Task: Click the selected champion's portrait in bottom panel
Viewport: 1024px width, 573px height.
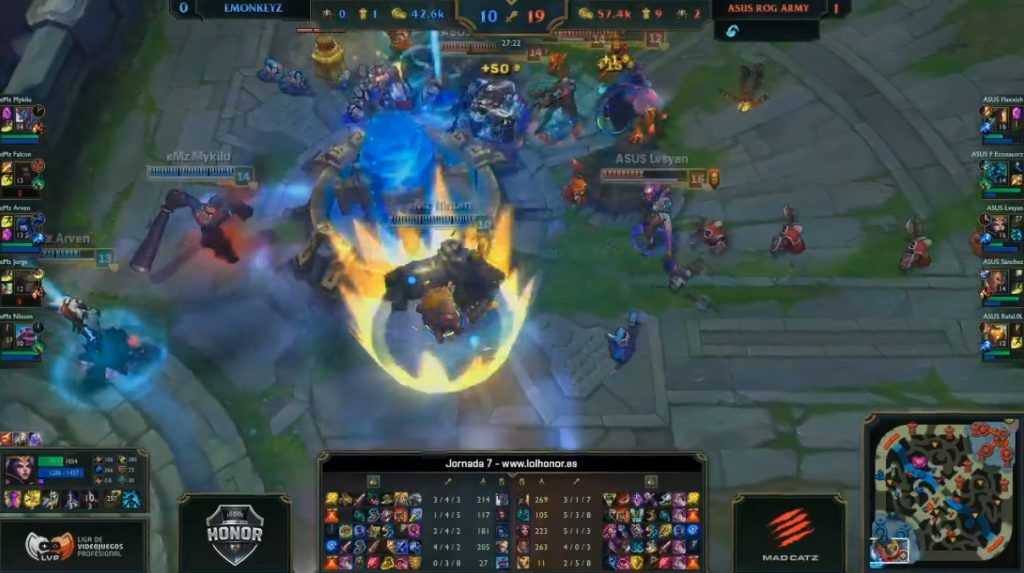Action: [x=19, y=470]
